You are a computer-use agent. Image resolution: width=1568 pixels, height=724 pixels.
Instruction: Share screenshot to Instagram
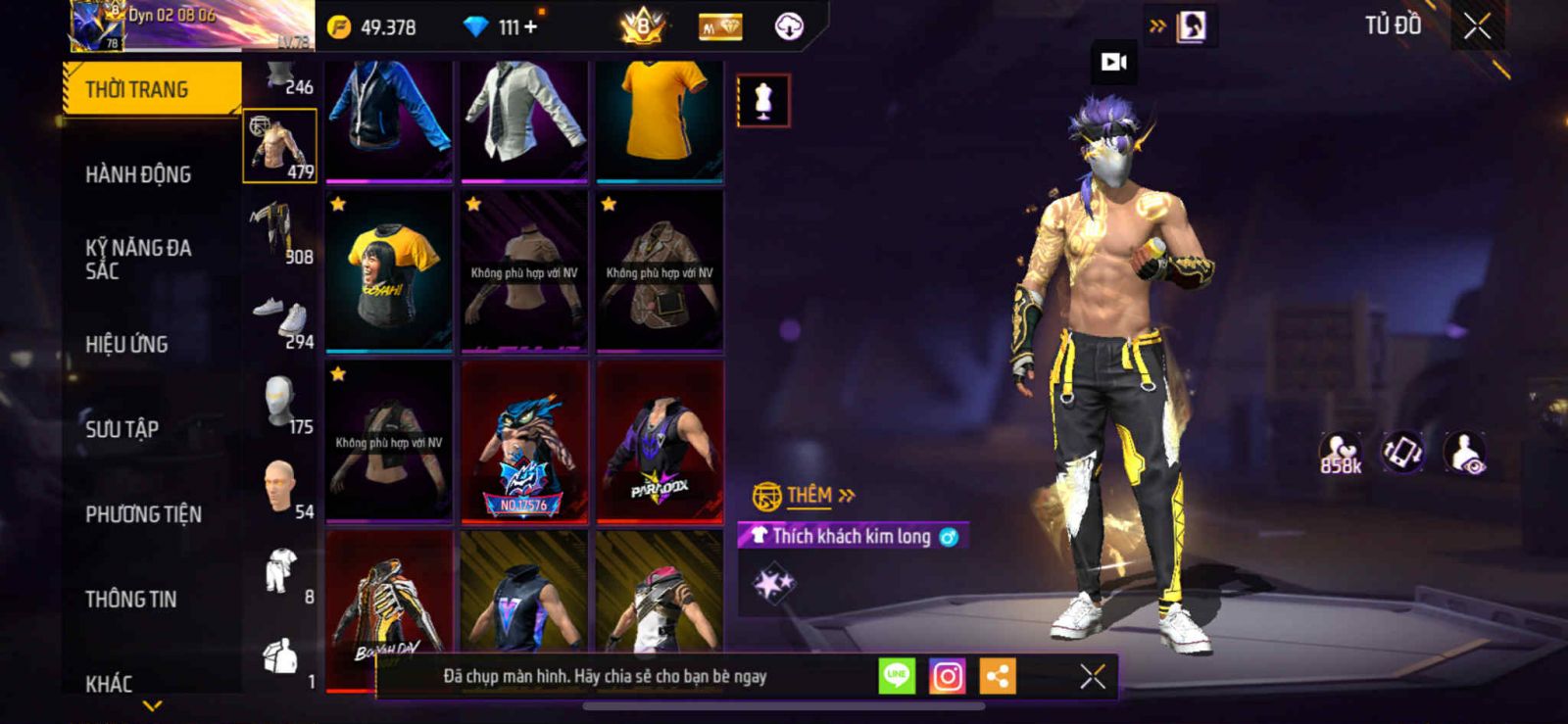point(947,676)
